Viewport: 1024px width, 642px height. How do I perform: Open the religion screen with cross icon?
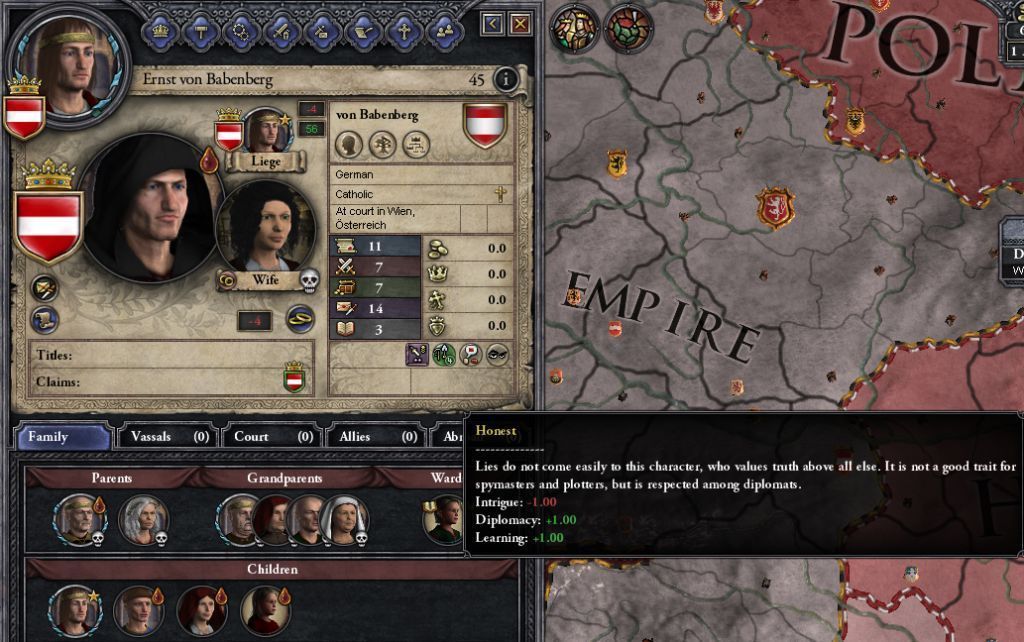point(402,31)
